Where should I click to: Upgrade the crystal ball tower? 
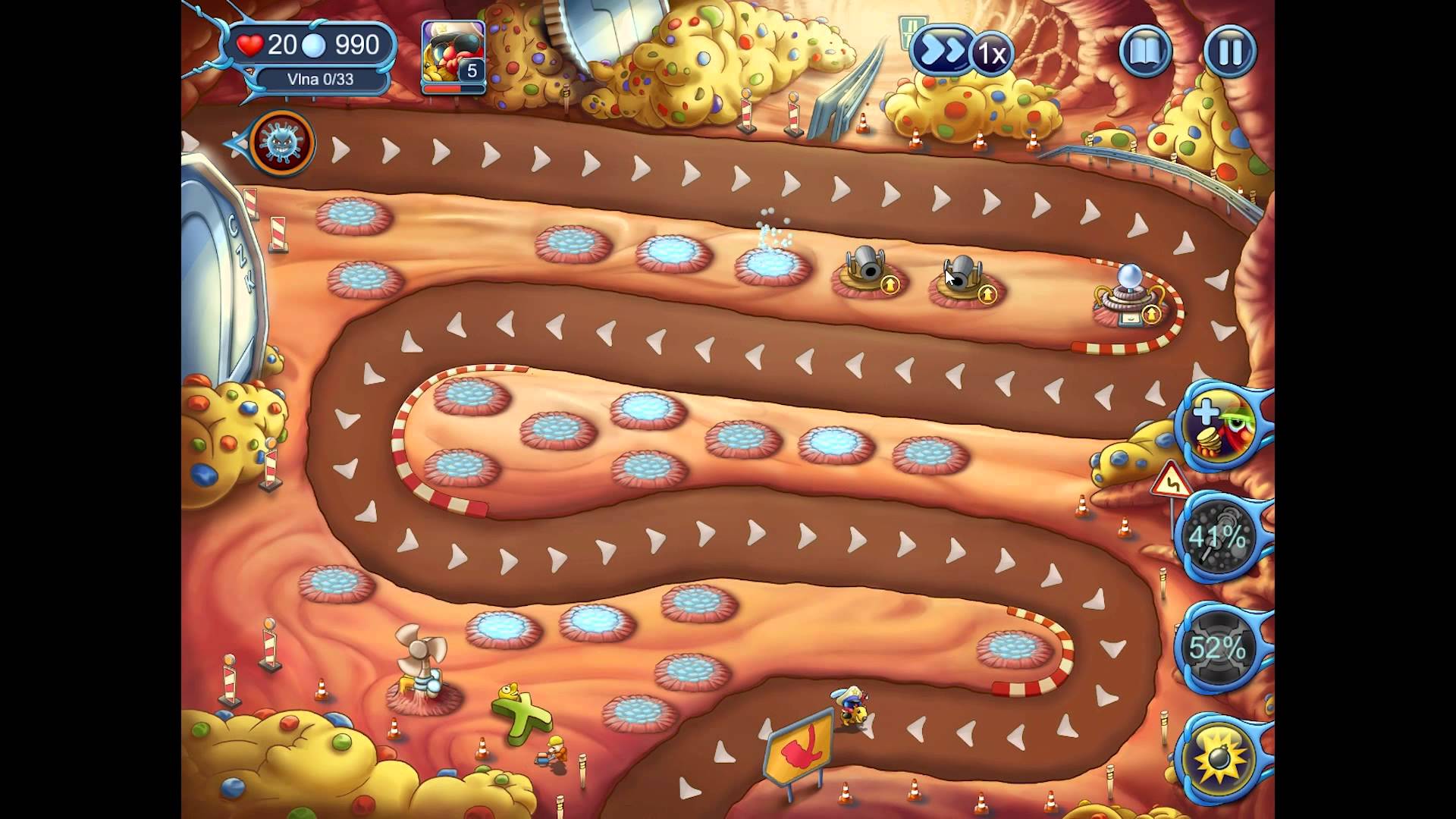click(1151, 313)
